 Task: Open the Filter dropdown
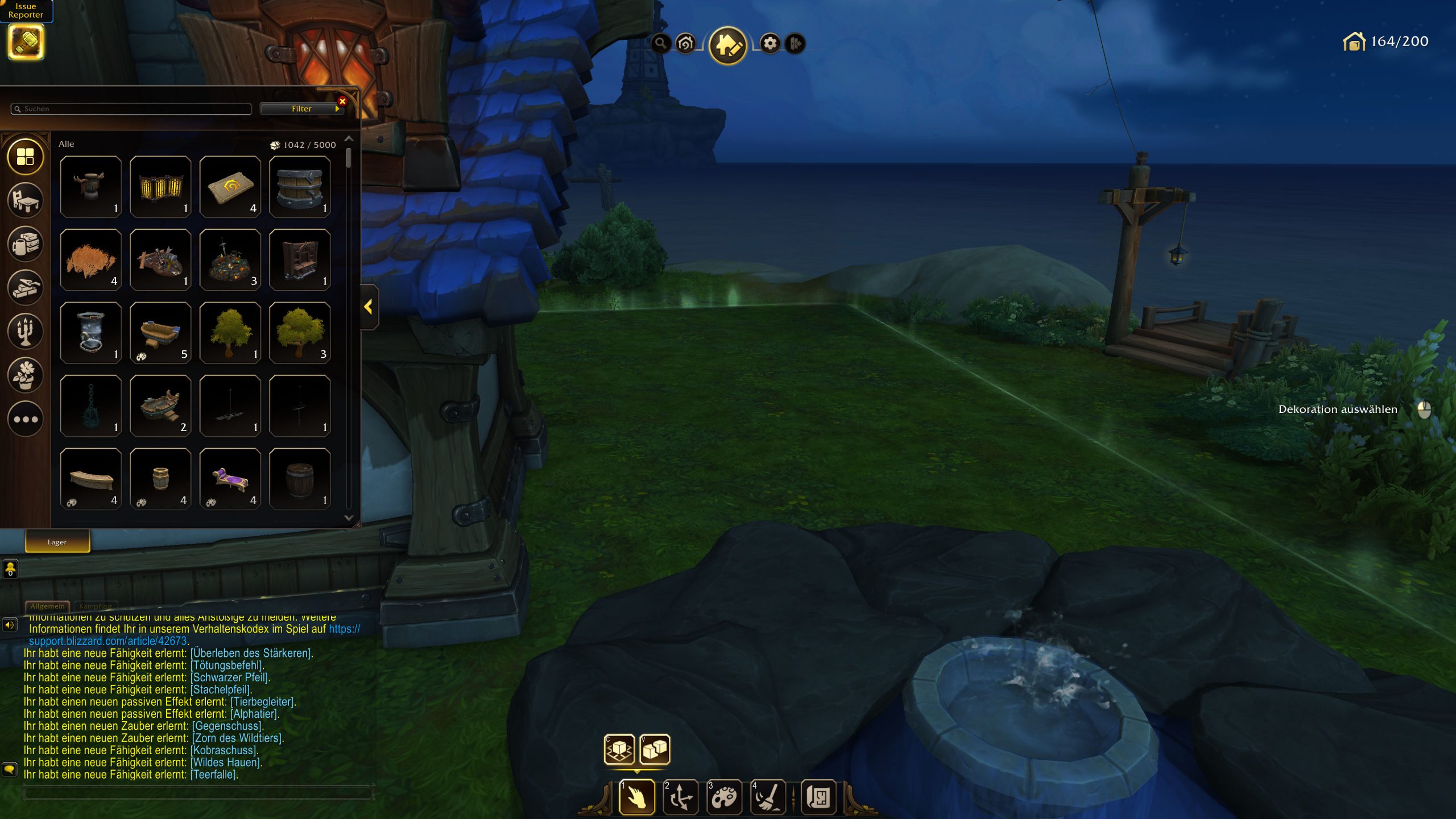coord(301,109)
